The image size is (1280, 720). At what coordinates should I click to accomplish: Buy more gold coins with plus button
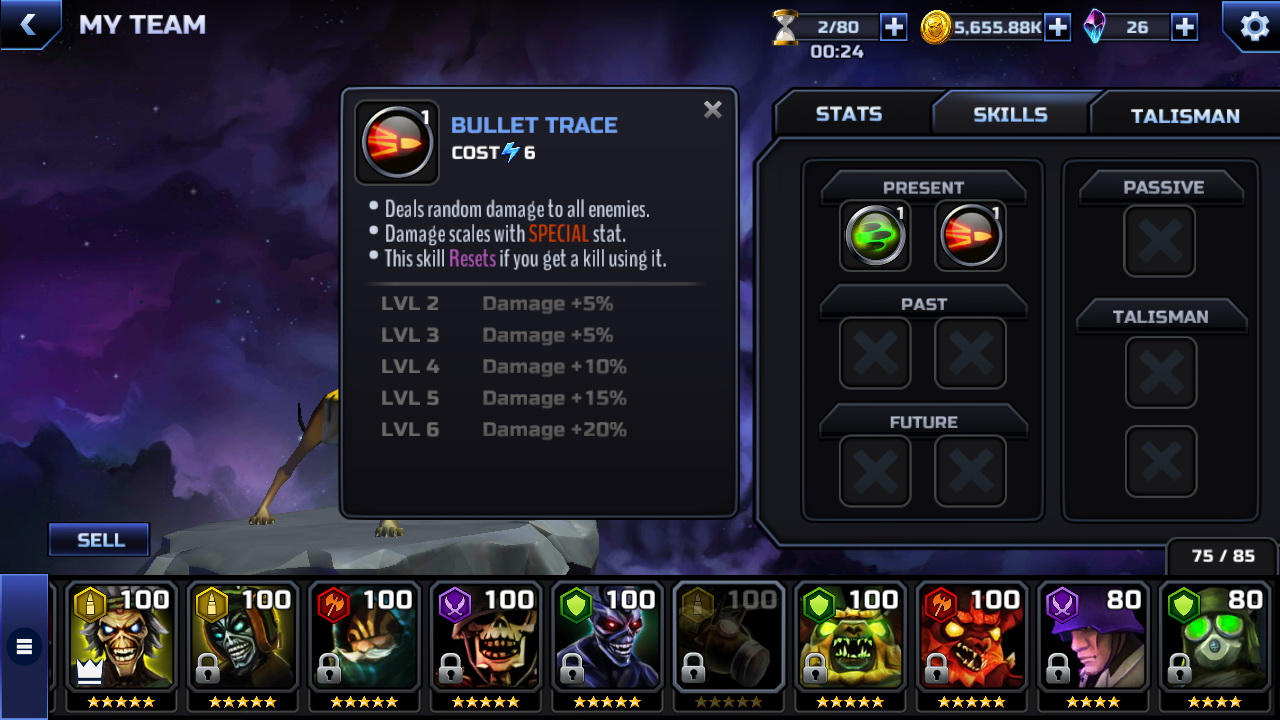[x=1057, y=27]
